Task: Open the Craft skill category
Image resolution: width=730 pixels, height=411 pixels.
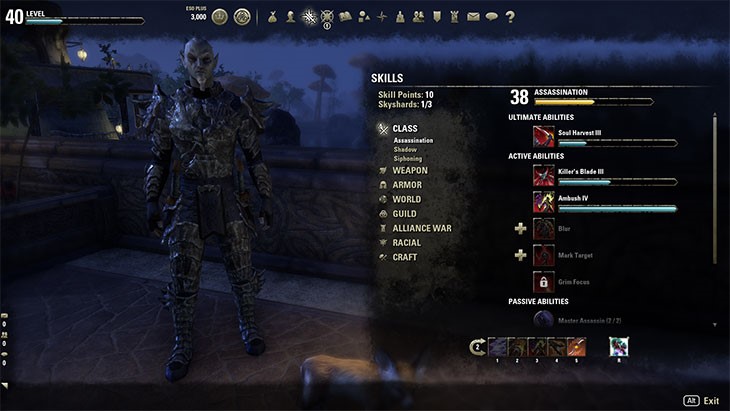Action: 405,257
